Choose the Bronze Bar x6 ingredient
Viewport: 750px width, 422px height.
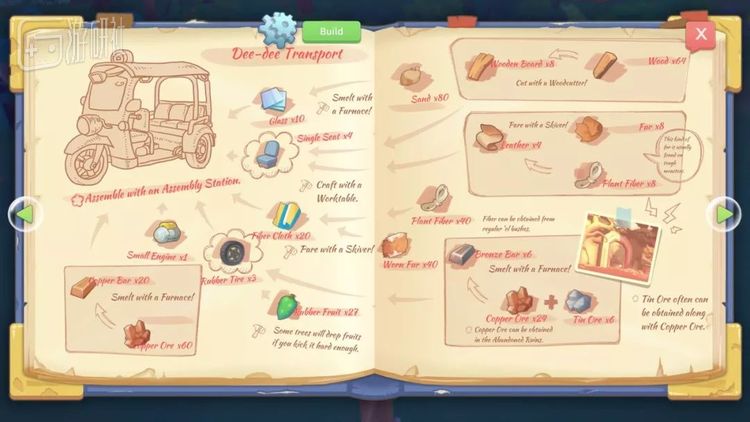coord(461,257)
